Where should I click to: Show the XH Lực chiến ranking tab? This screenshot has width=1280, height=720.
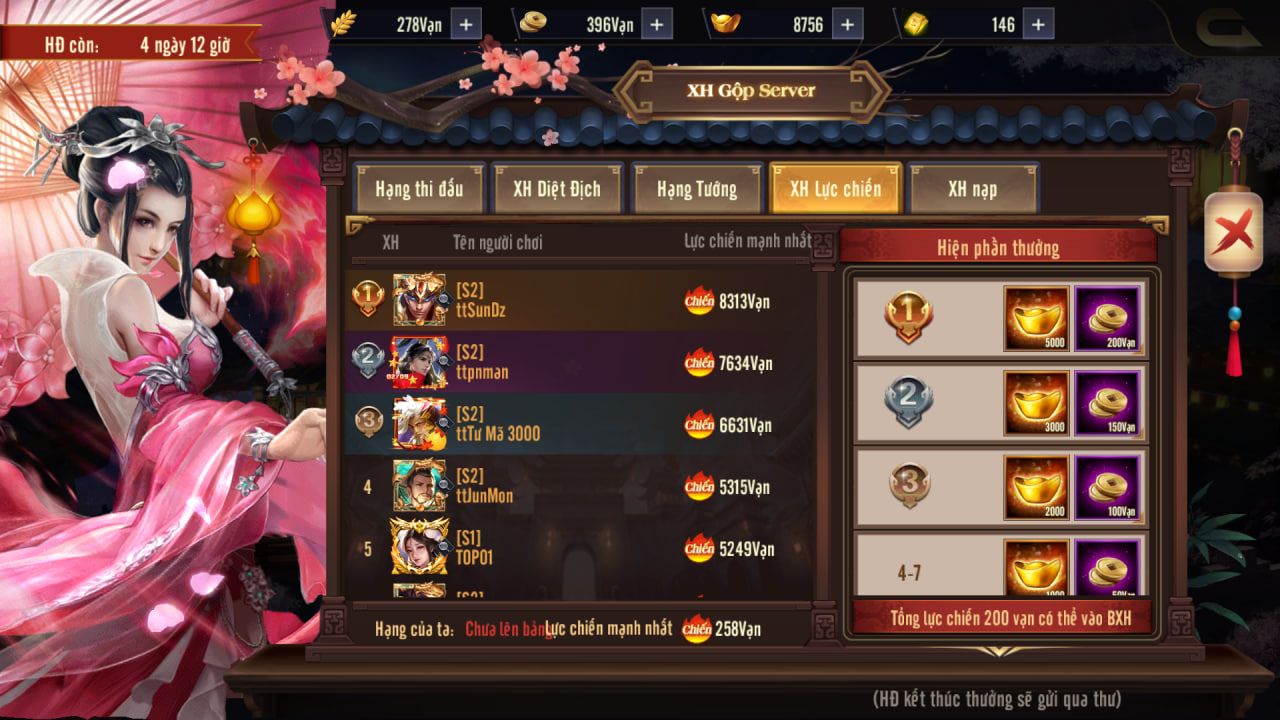pyautogui.click(x=835, y=189)
